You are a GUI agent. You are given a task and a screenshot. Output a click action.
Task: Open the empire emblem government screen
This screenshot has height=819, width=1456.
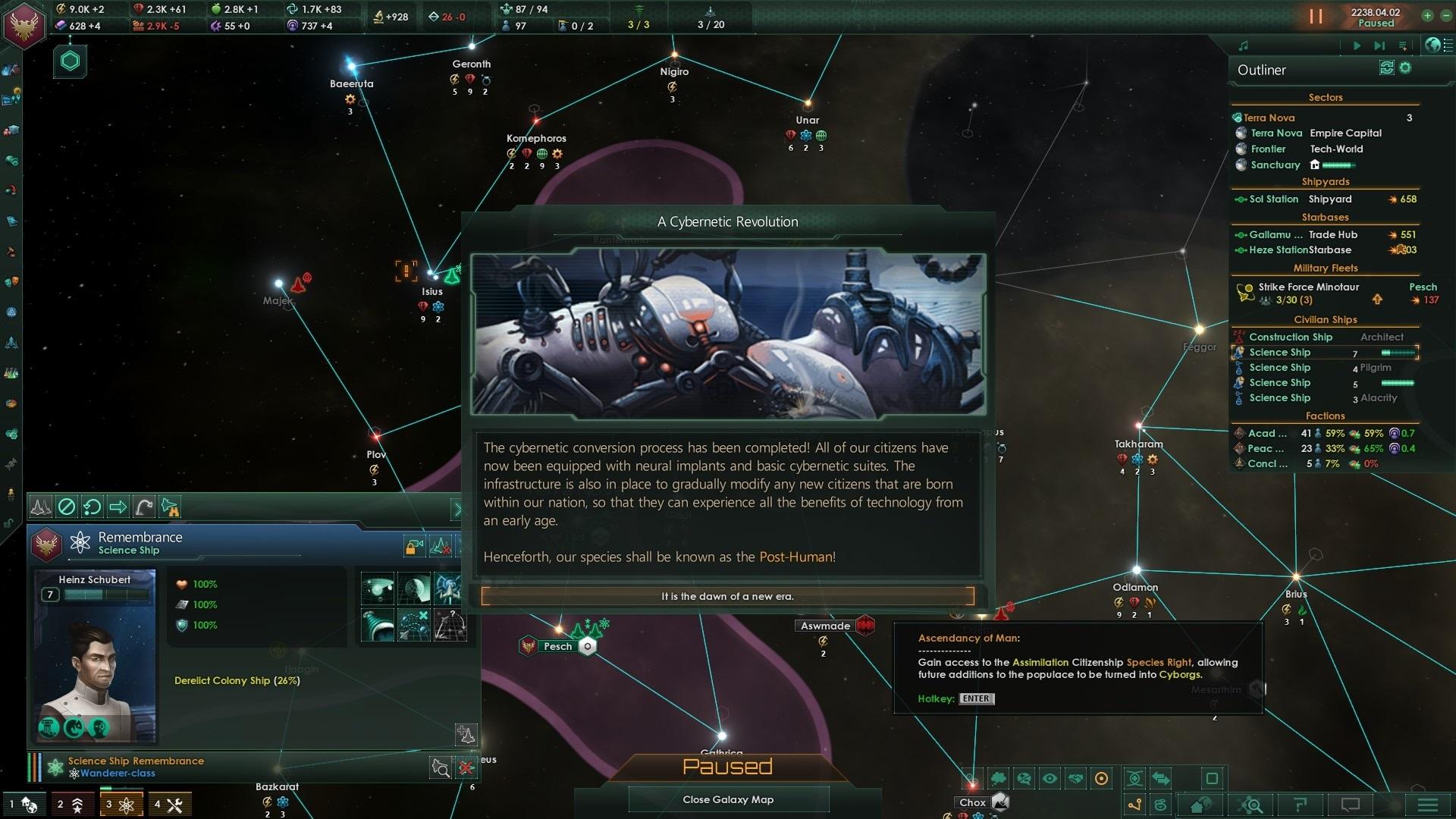pyautogui.click(x=24, y=24)
